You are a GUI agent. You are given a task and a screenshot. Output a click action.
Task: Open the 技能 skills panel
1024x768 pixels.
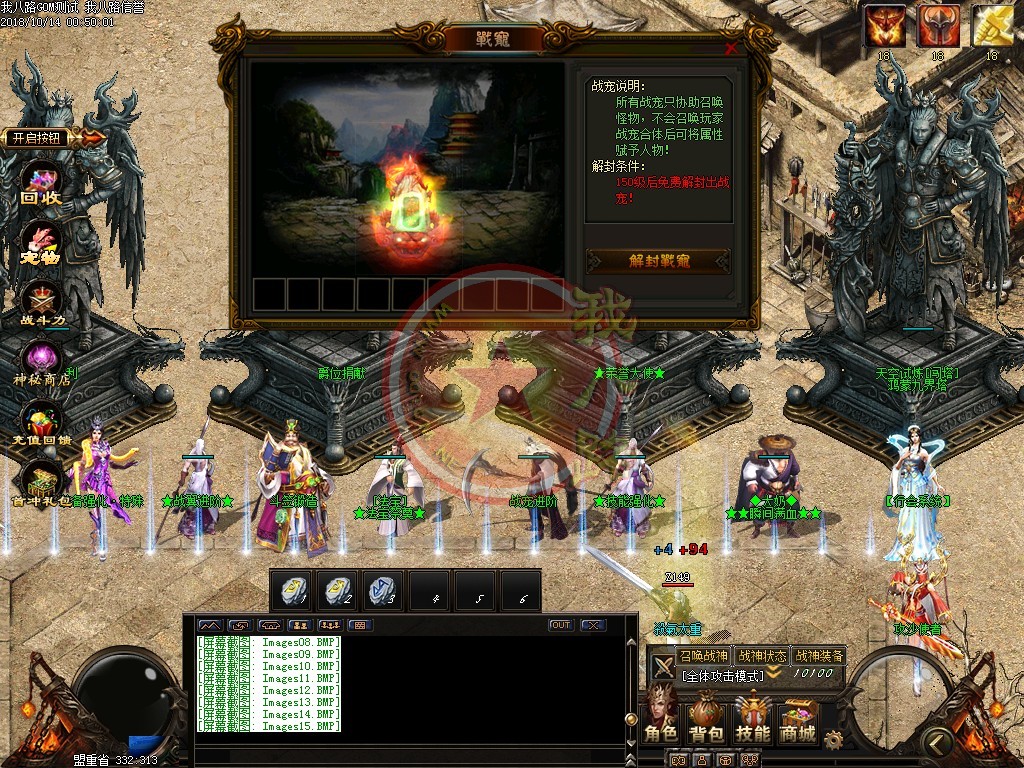pos(753,719)
